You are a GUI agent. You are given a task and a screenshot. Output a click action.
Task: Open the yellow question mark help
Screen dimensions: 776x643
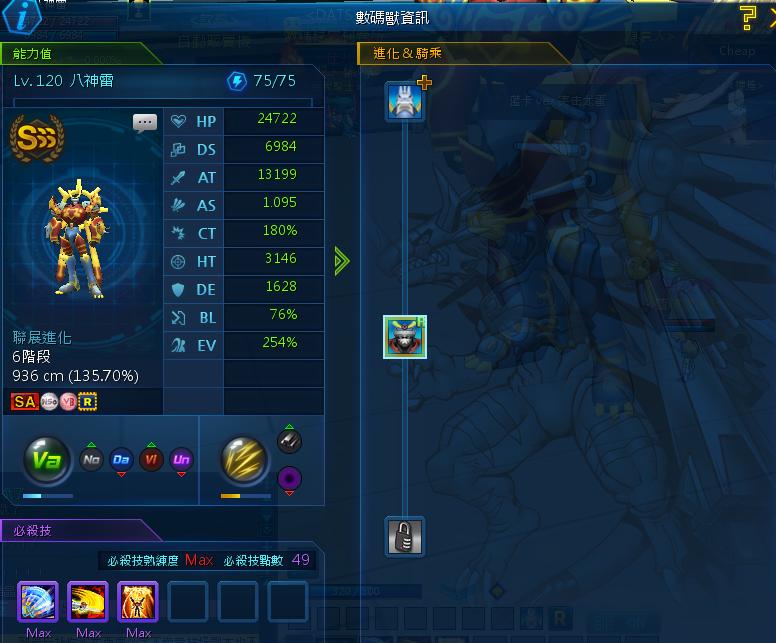[748, 17]
